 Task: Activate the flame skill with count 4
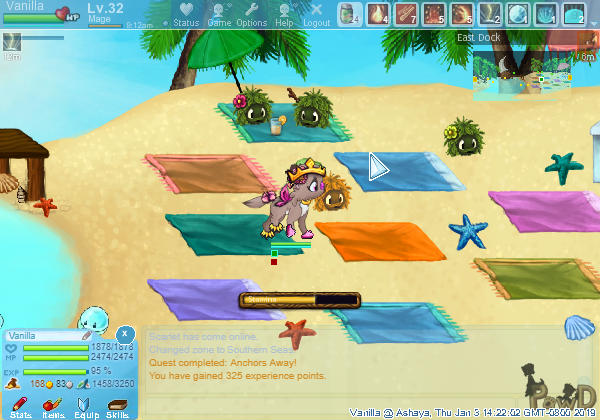coord(377,14)
